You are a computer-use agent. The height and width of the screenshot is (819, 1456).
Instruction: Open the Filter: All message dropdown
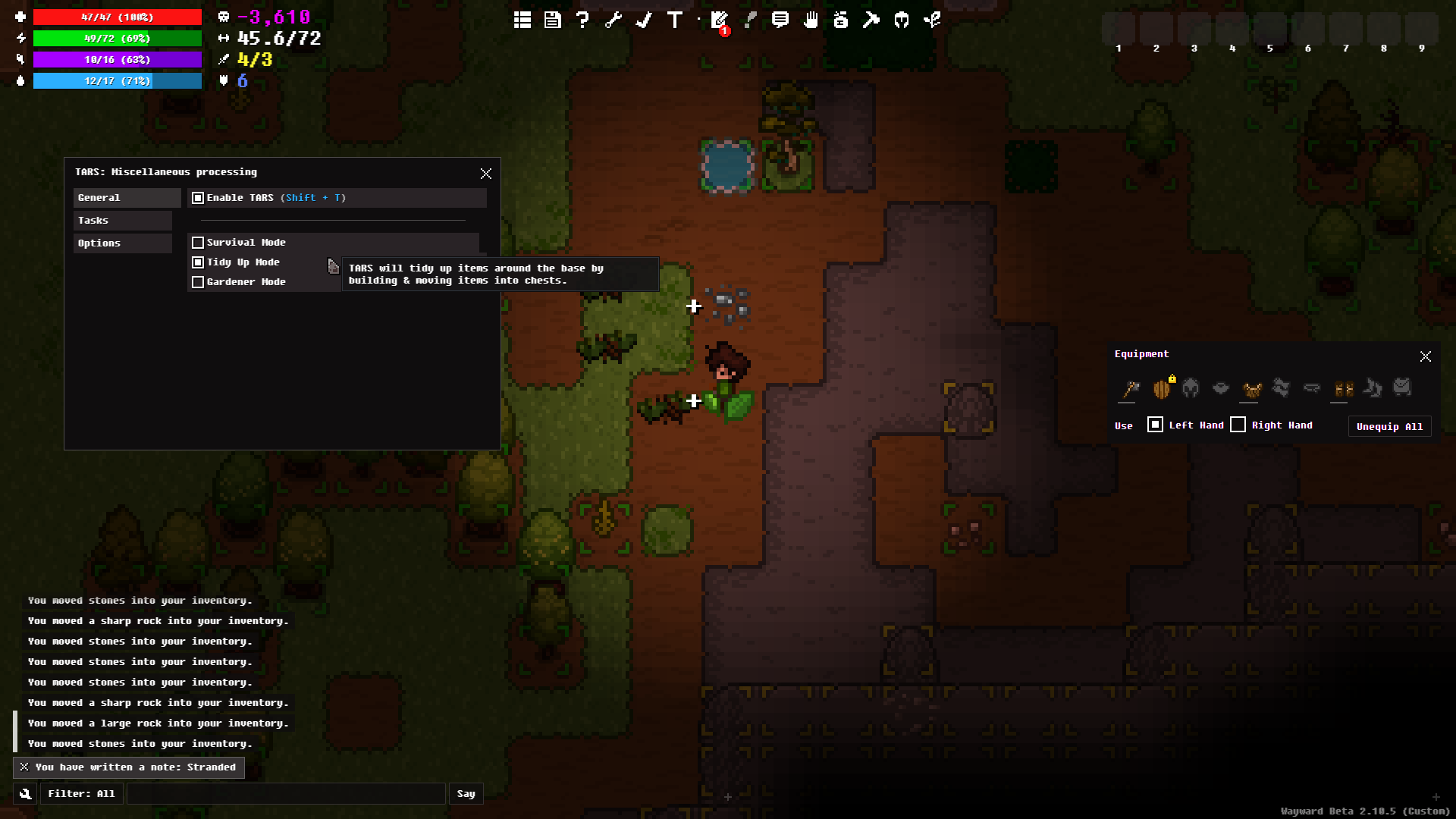[x=81, y=794]
